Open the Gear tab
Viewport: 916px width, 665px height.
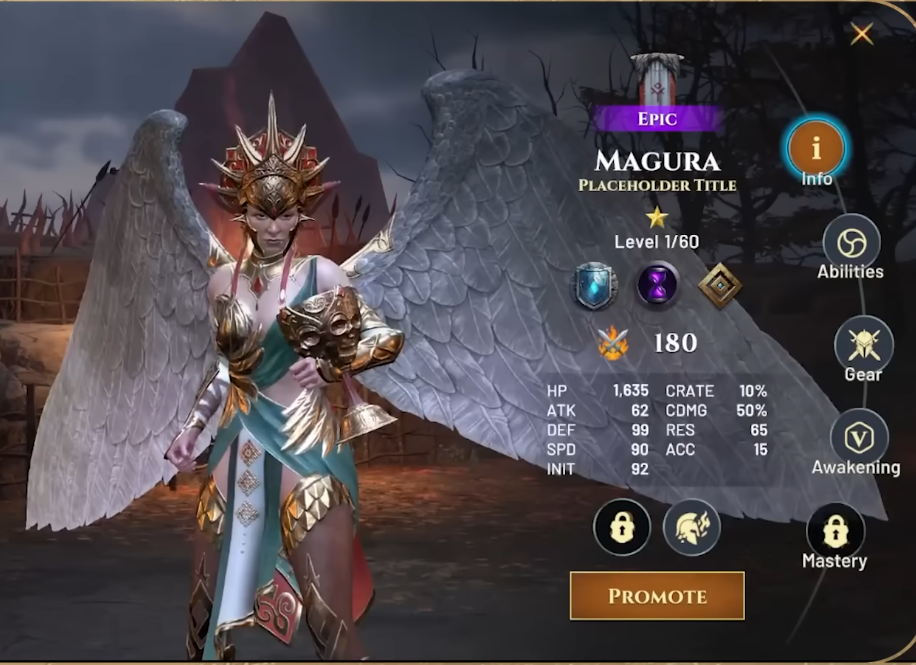coord(863,344)
